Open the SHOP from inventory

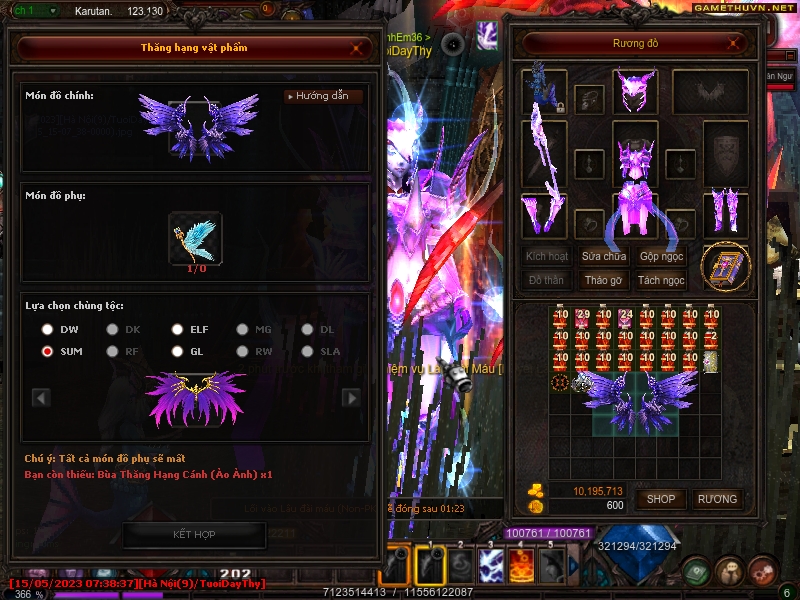(661, 498)
